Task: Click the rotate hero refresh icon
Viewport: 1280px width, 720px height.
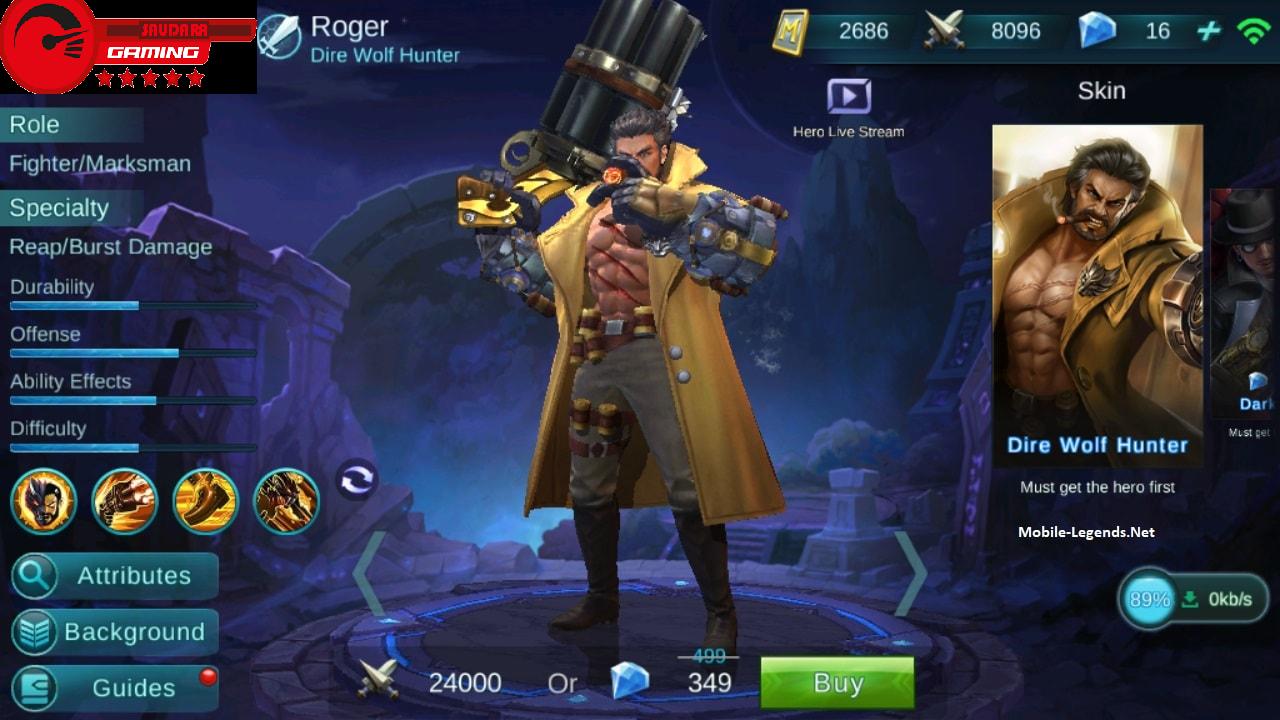Action: [359, 480]
